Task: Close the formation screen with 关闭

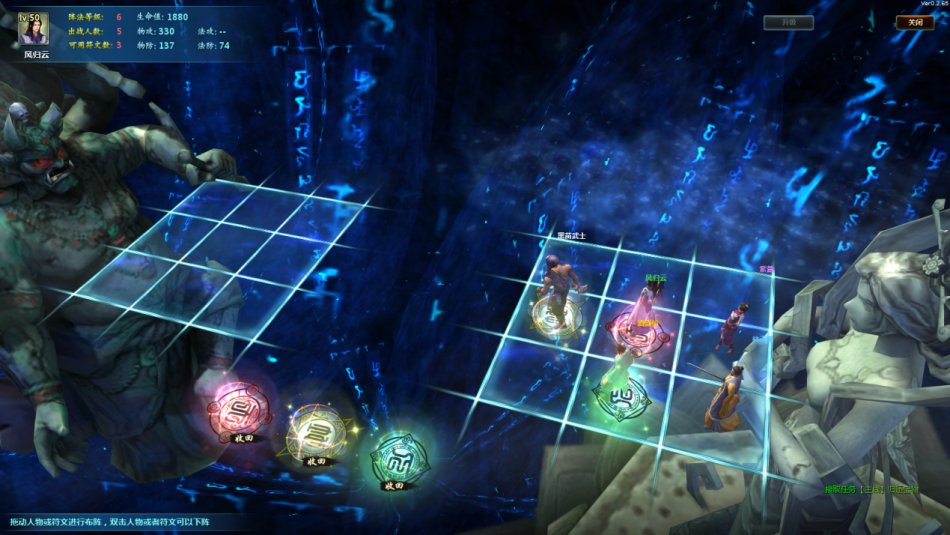Action: point(914,22)
